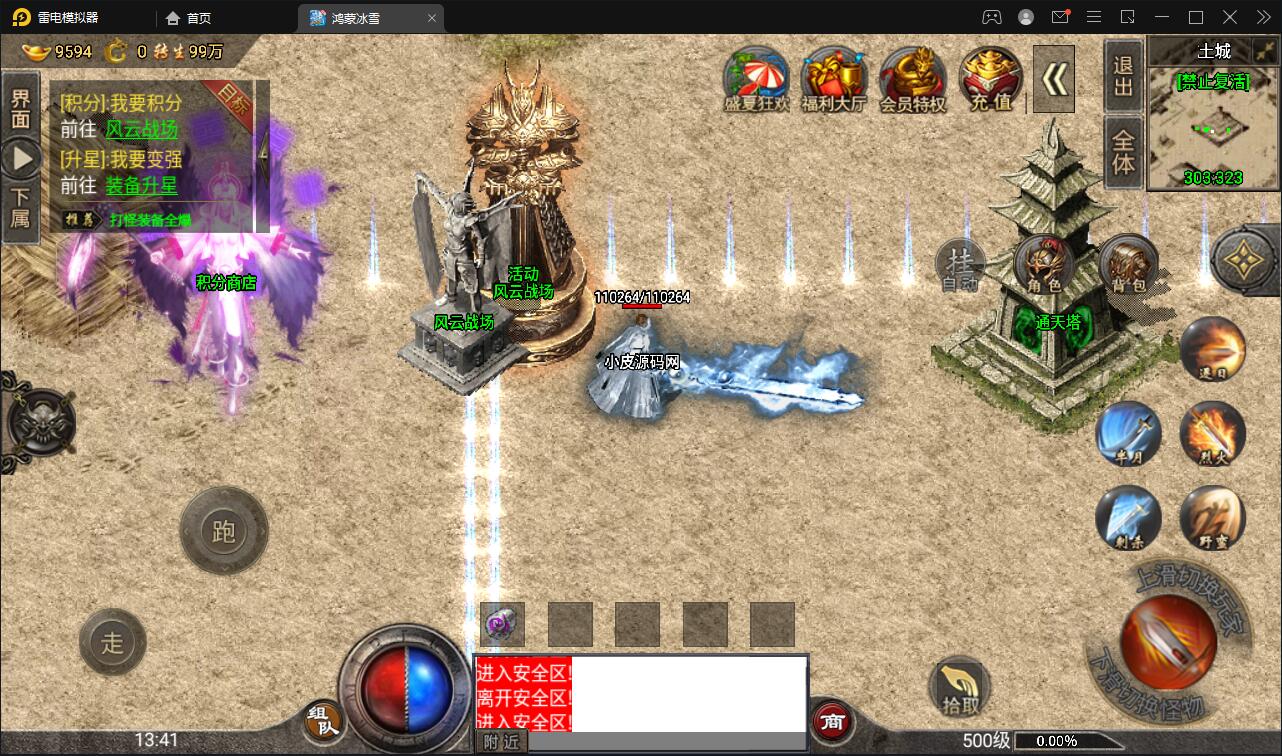Open the 盛夏狂欢 summer event icon

pyautogui.click(x=756, y=78)
